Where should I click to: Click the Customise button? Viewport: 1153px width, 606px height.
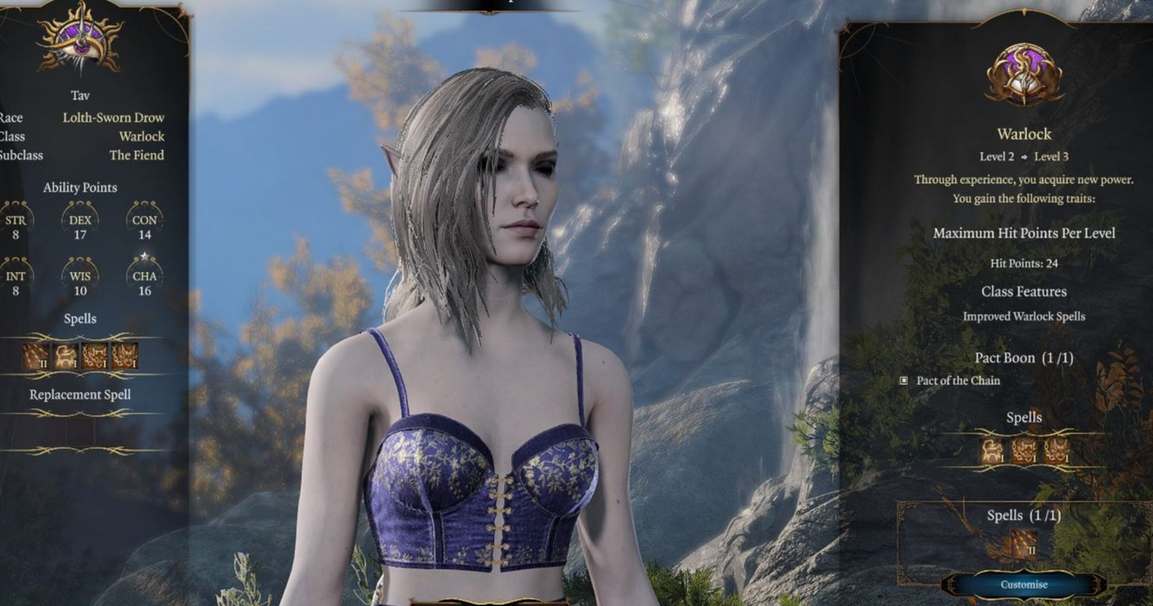[x=1024, y=584]
